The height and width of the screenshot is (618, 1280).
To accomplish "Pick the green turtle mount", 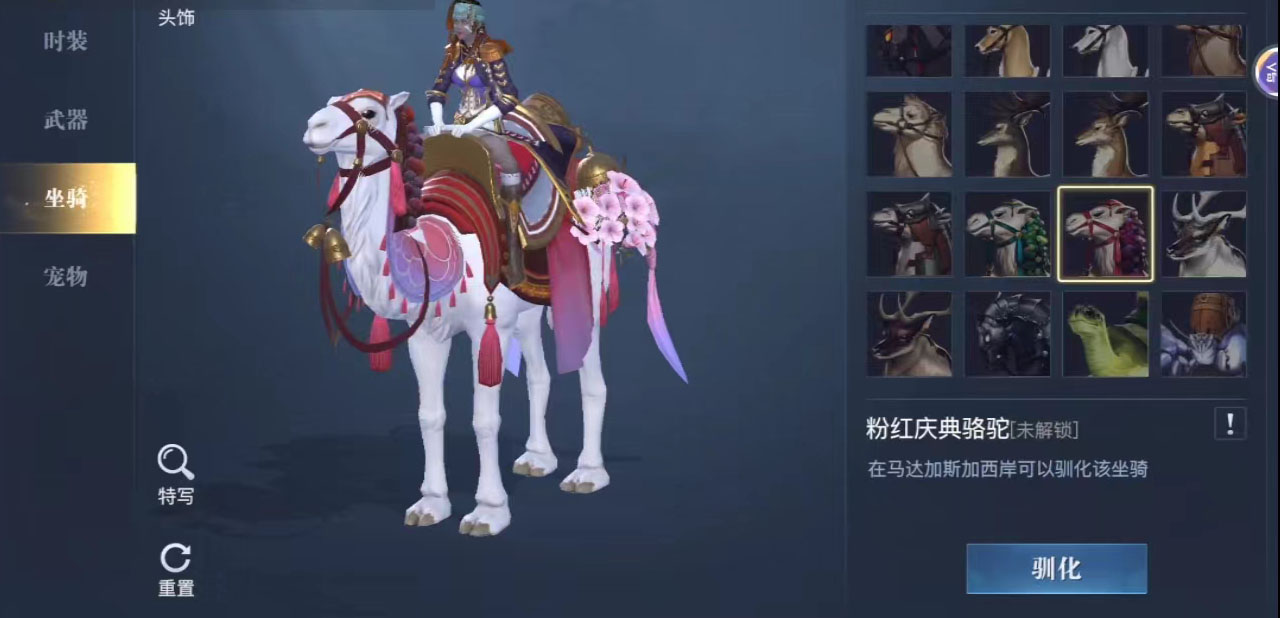I will tap(1105, 334).
